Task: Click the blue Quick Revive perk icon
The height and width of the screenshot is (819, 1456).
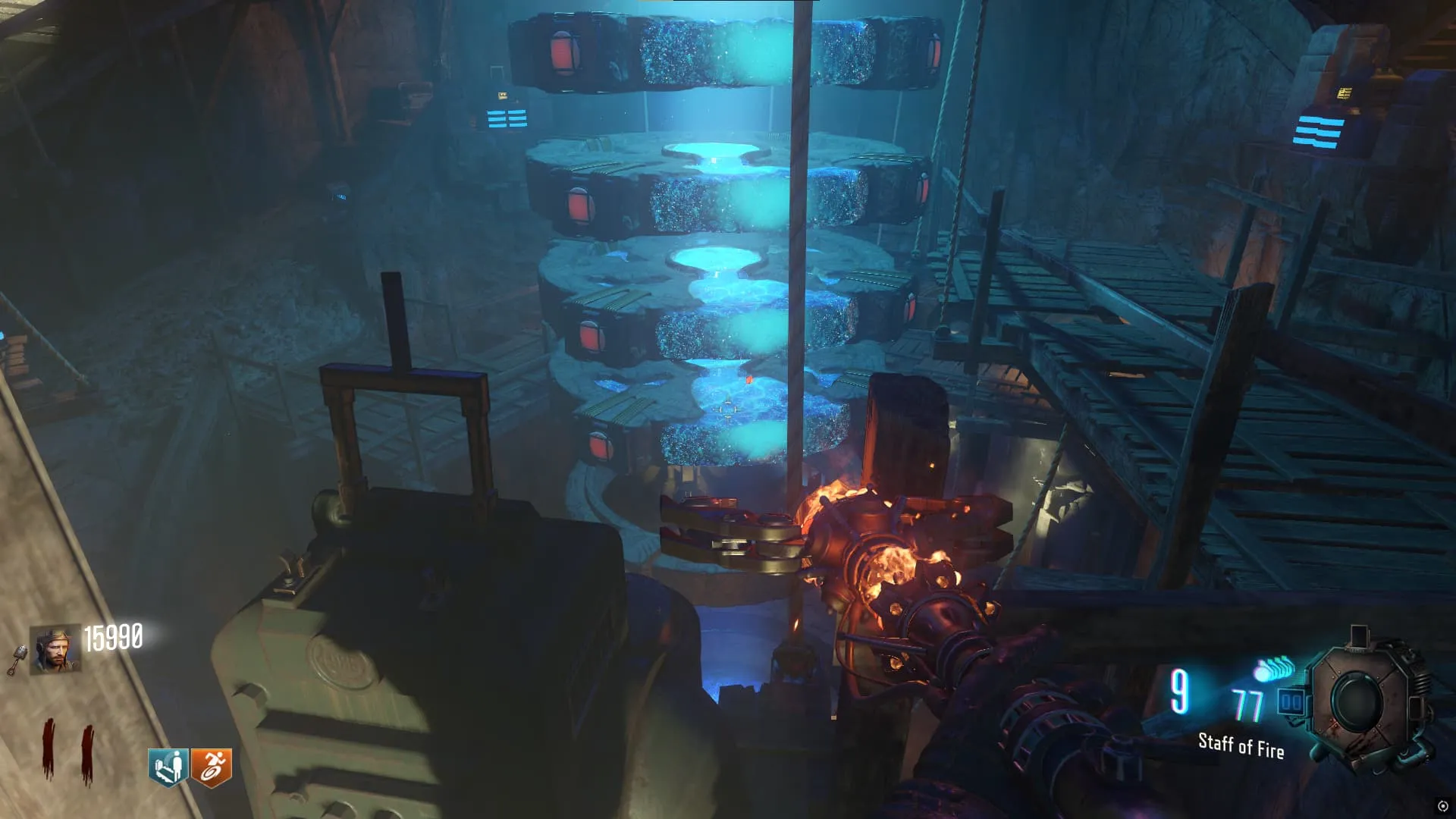Action: 168,767
